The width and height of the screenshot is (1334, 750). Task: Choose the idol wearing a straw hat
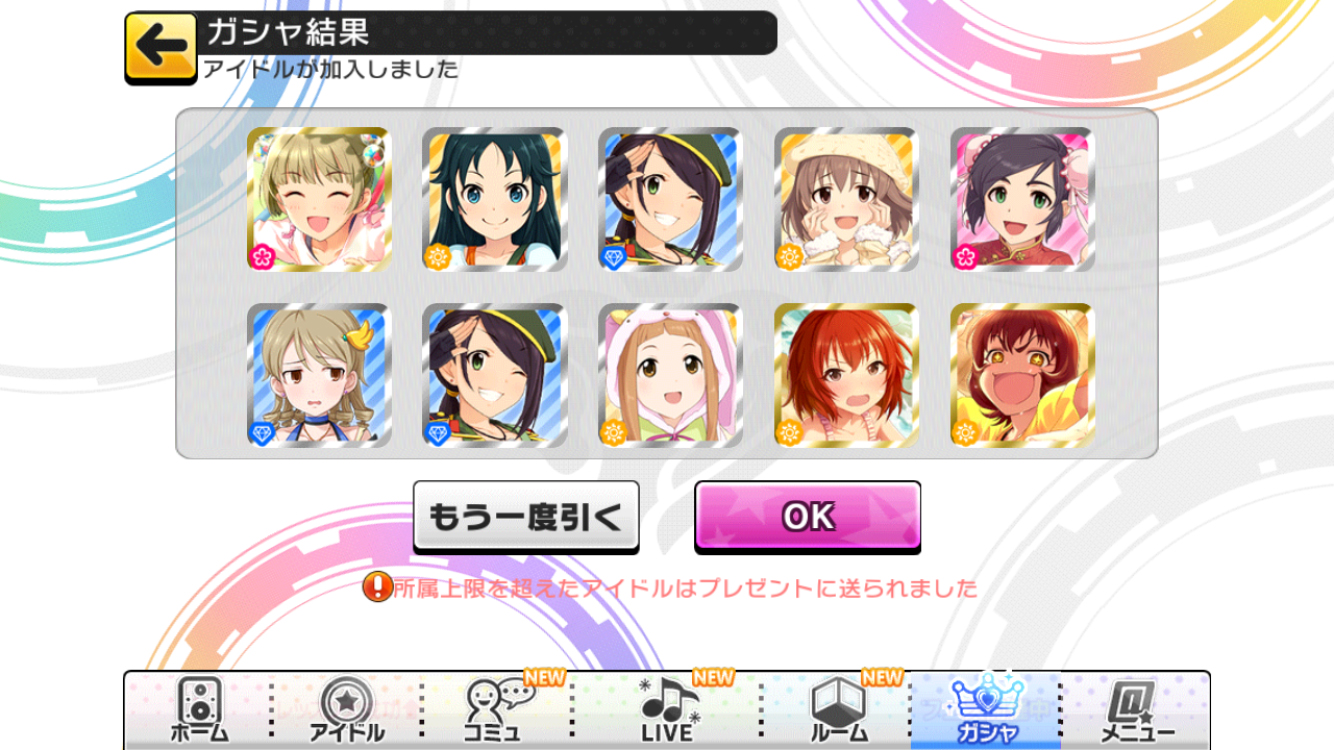[847, 199]
